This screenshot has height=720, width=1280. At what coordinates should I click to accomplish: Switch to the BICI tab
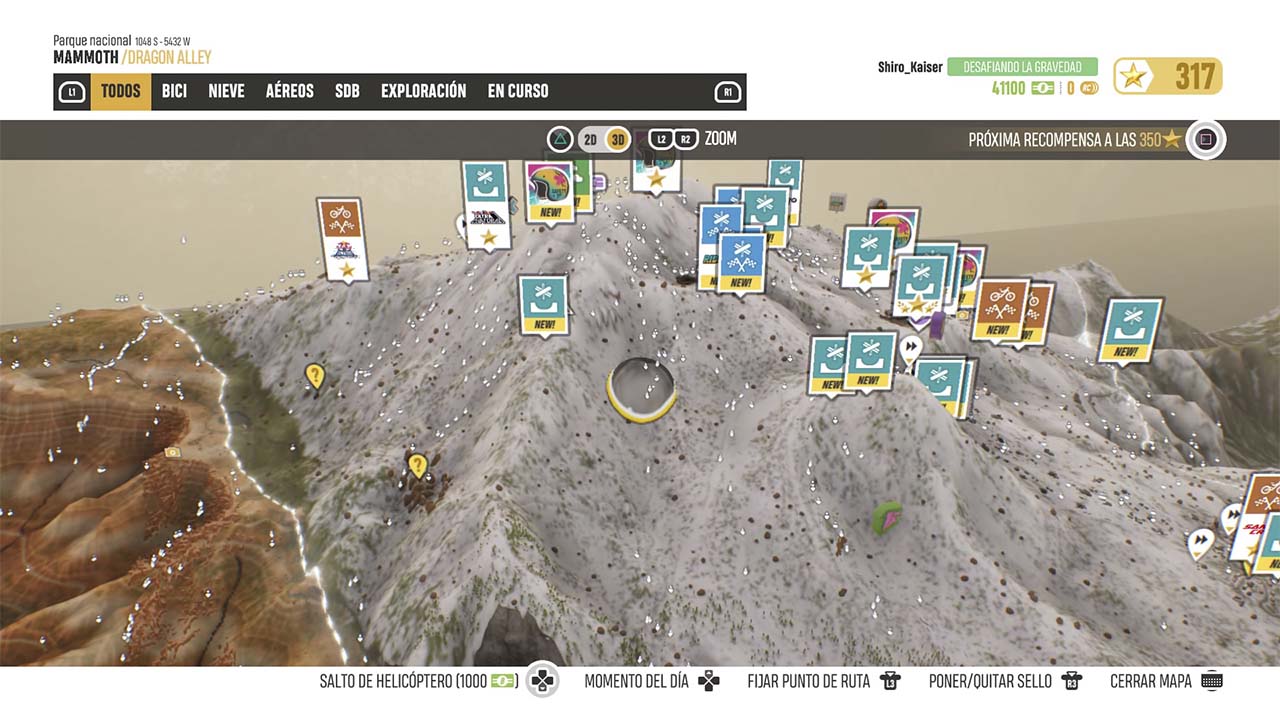(x=174, y=91)
